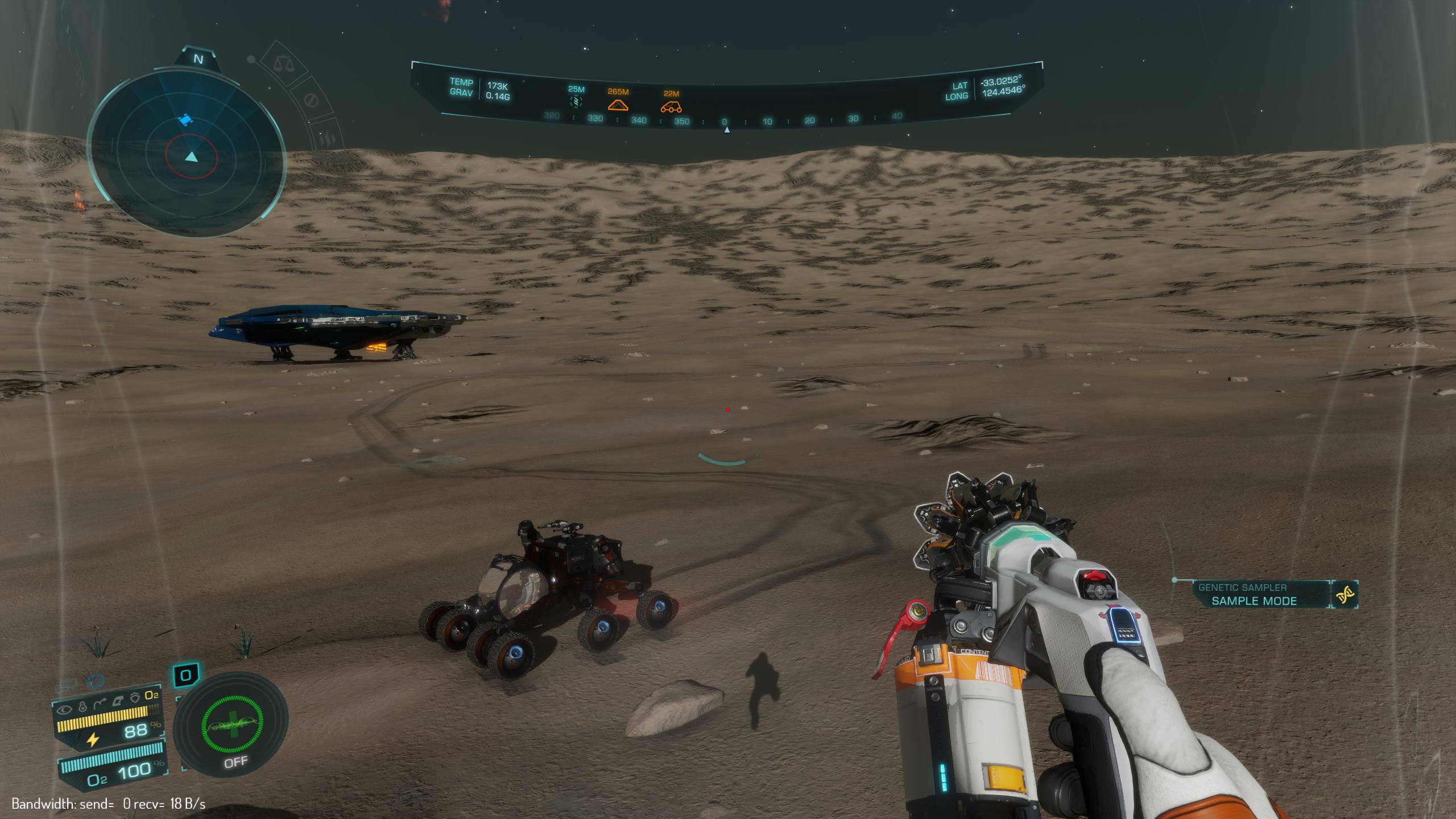The image size is (1456, 819).
Task: Click the glowing square consumable slot
Action: (185, 676)
